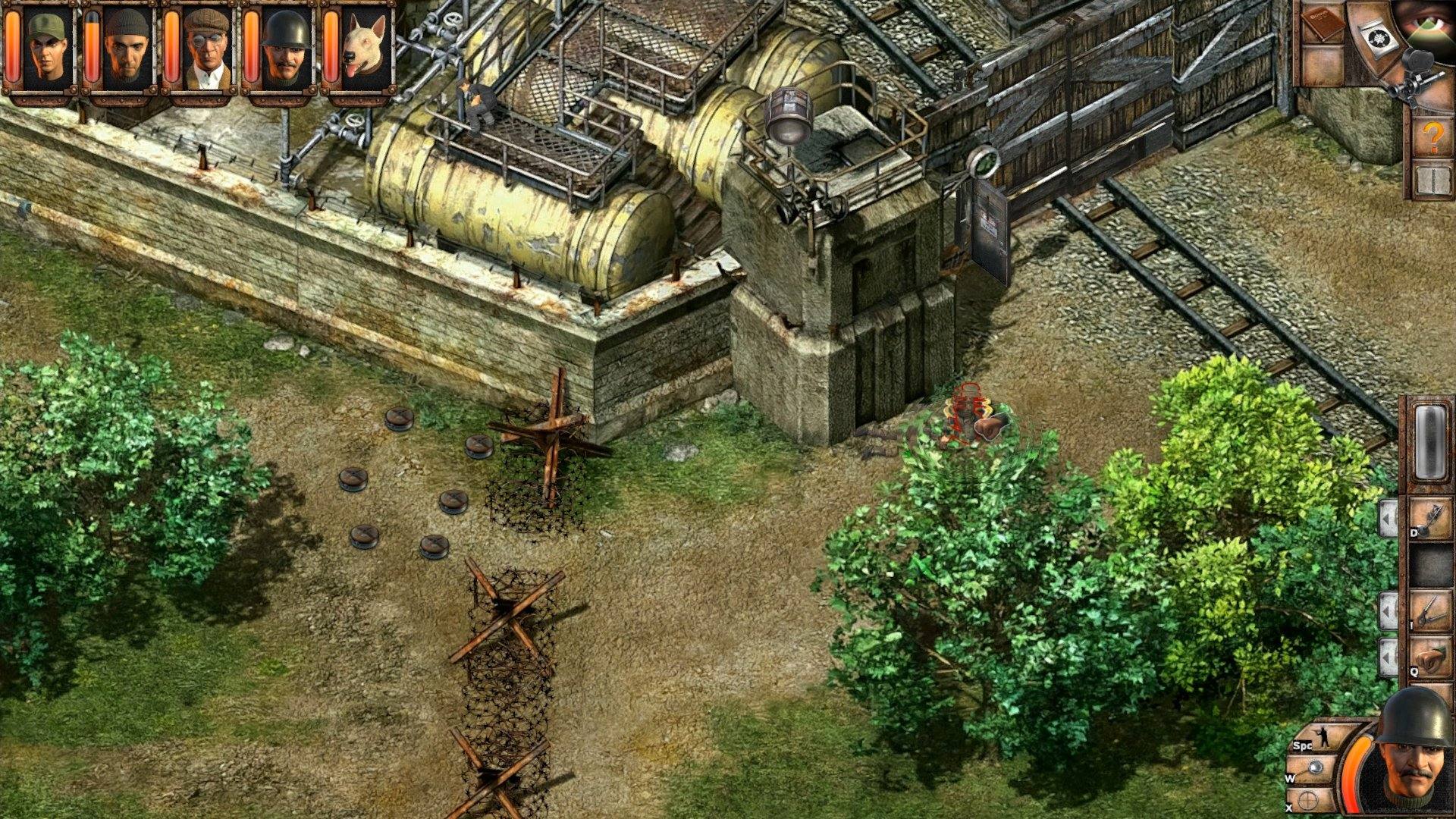Screen dimensions: 1456x819
Task: Click the arrow beside the I weapon slot
Action: click(1389, 609)
